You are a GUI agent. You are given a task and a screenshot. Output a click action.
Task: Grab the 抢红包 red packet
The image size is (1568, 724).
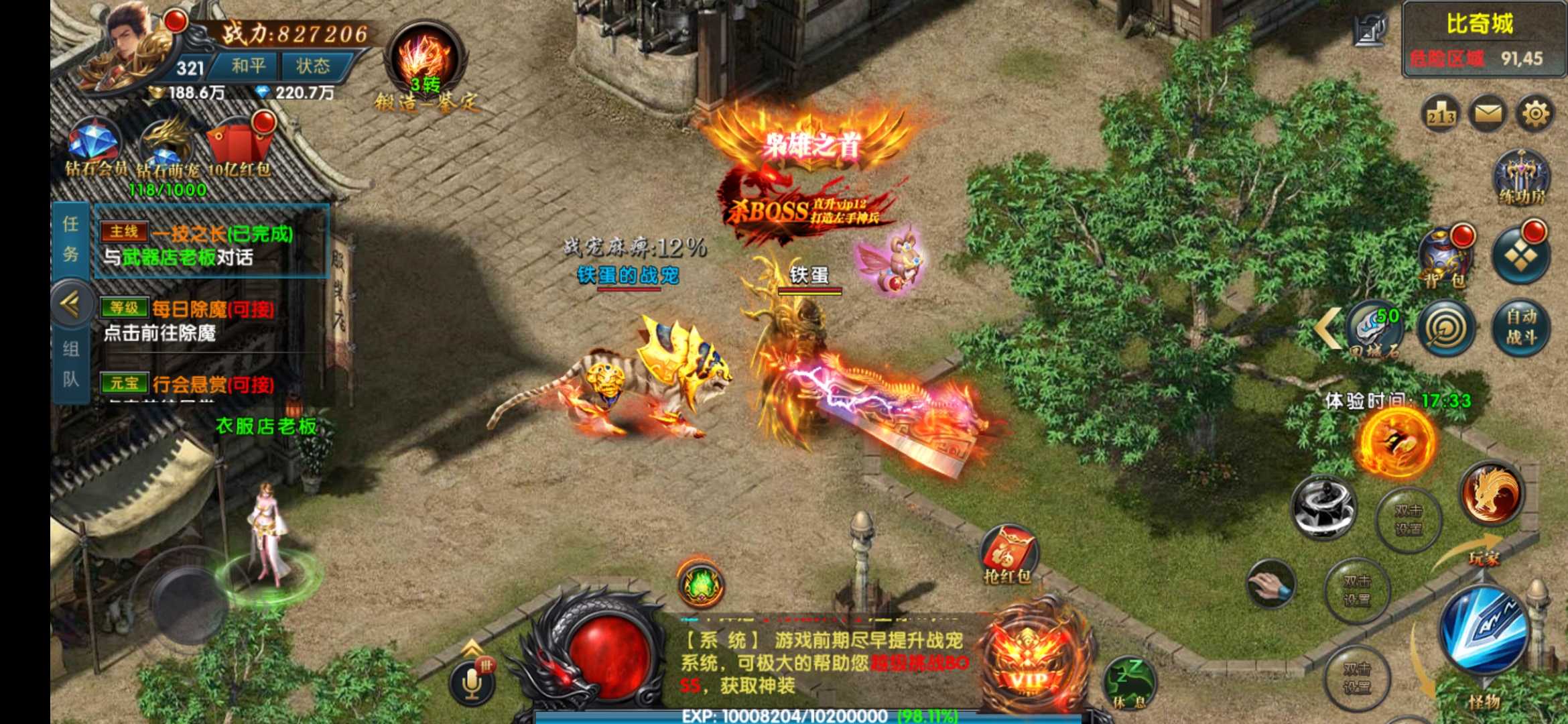1007,554
